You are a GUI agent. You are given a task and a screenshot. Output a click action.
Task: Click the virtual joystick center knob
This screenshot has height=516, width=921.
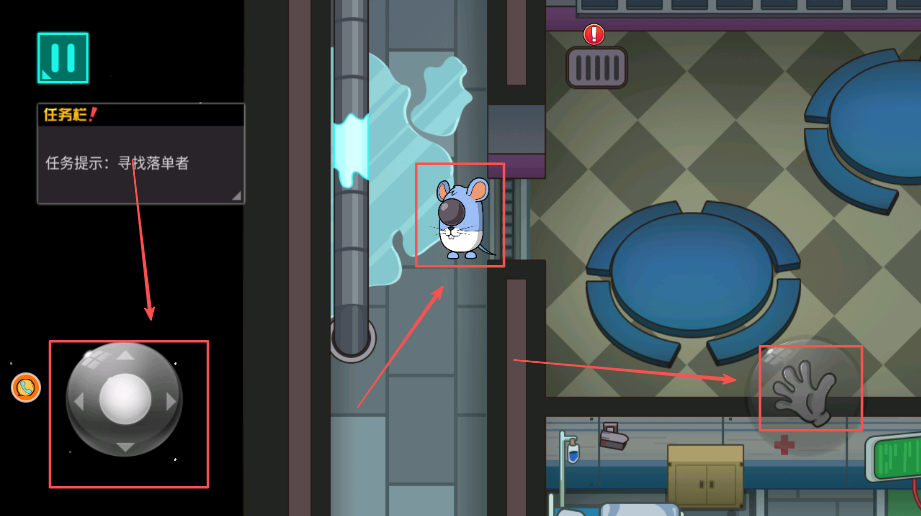pos(125,399)
